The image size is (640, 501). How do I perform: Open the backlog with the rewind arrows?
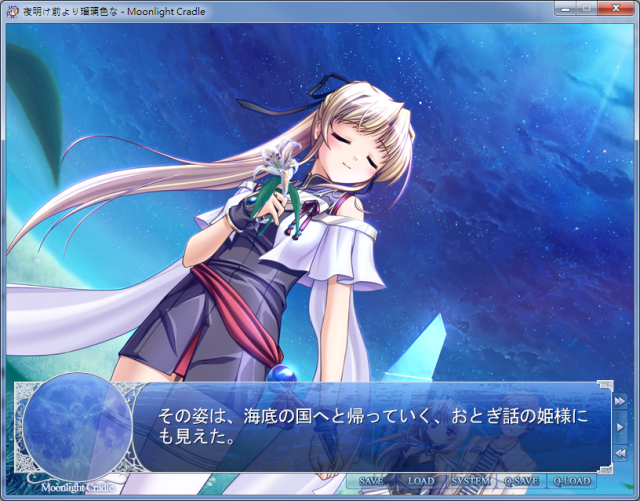[620, 453]
